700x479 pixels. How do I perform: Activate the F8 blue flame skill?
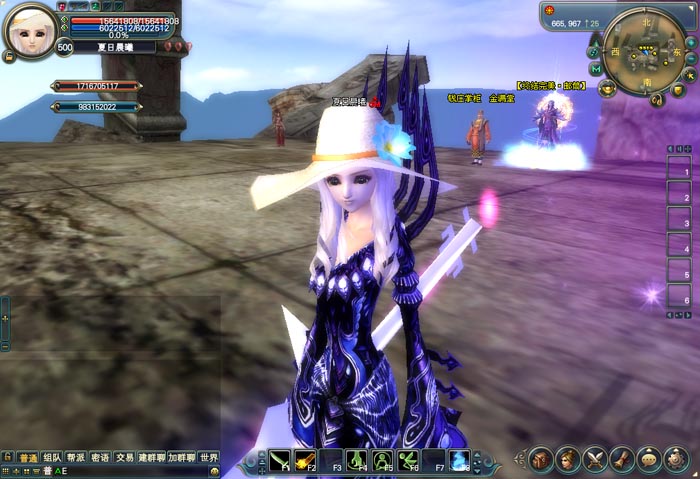tap(460, 461)
